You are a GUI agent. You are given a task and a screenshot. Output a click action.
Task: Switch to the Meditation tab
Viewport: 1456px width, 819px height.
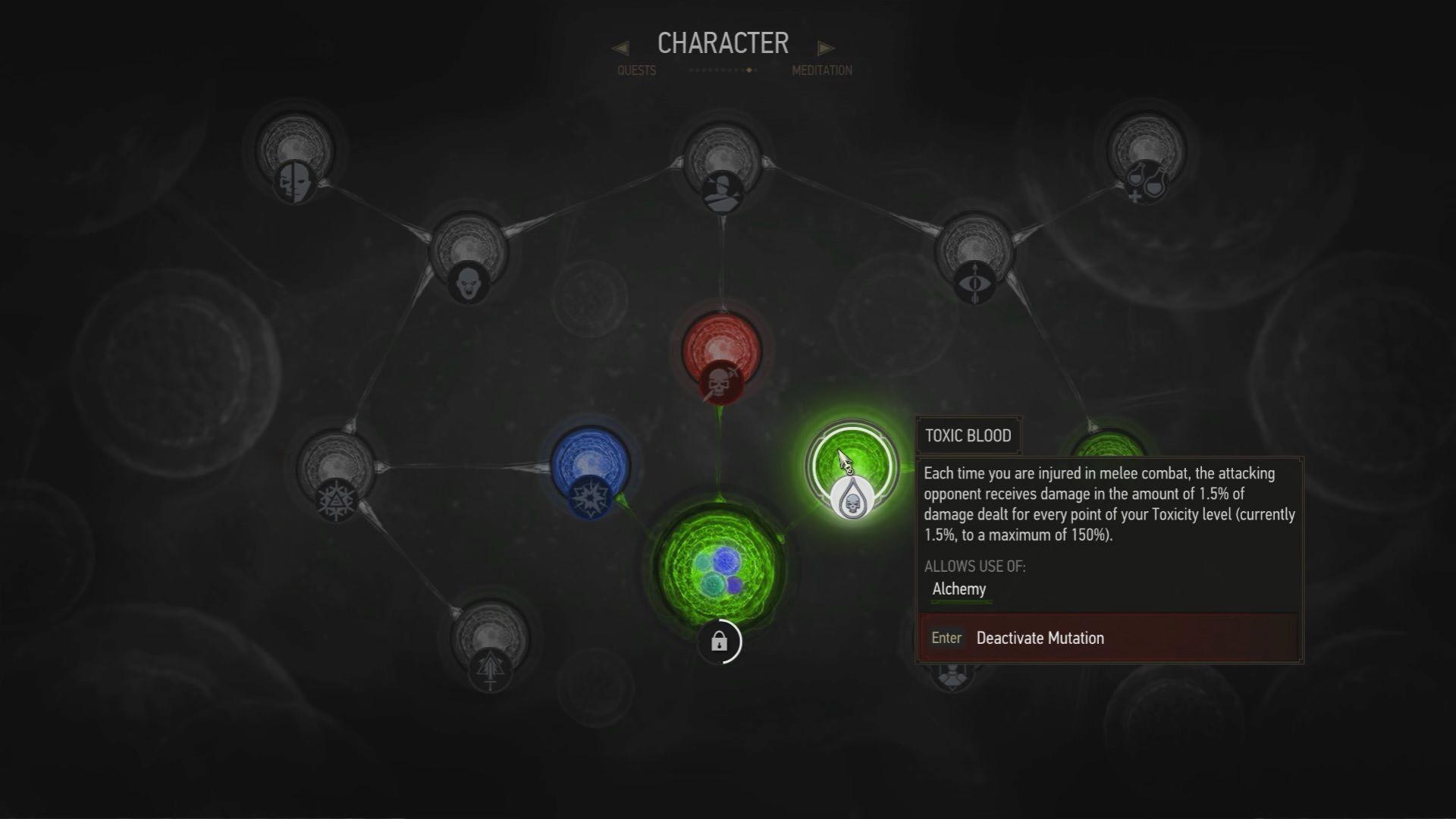click(x=822, y=71)
